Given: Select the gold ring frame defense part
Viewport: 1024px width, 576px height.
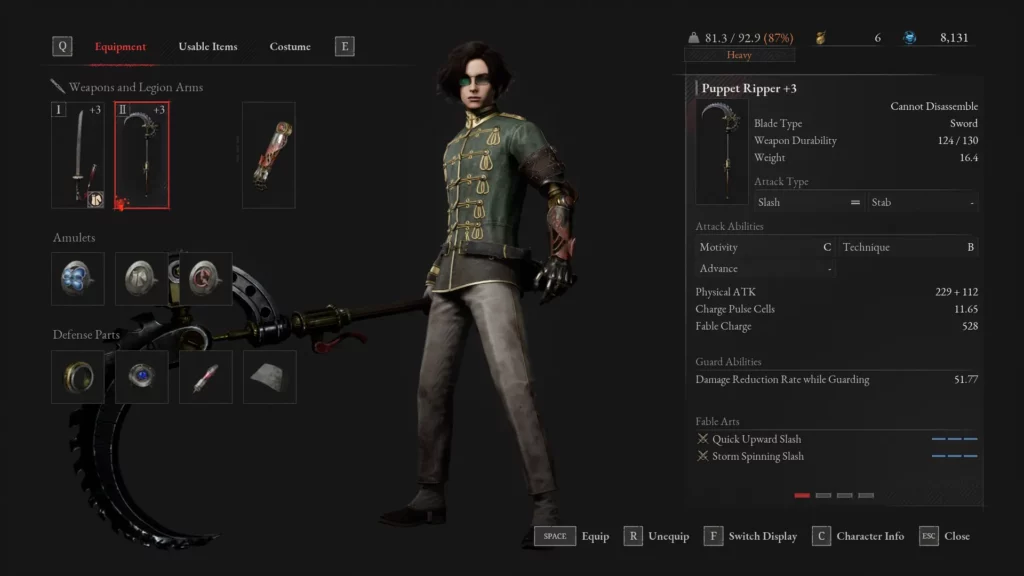Looking at the screenshot, I should [77, 377].
